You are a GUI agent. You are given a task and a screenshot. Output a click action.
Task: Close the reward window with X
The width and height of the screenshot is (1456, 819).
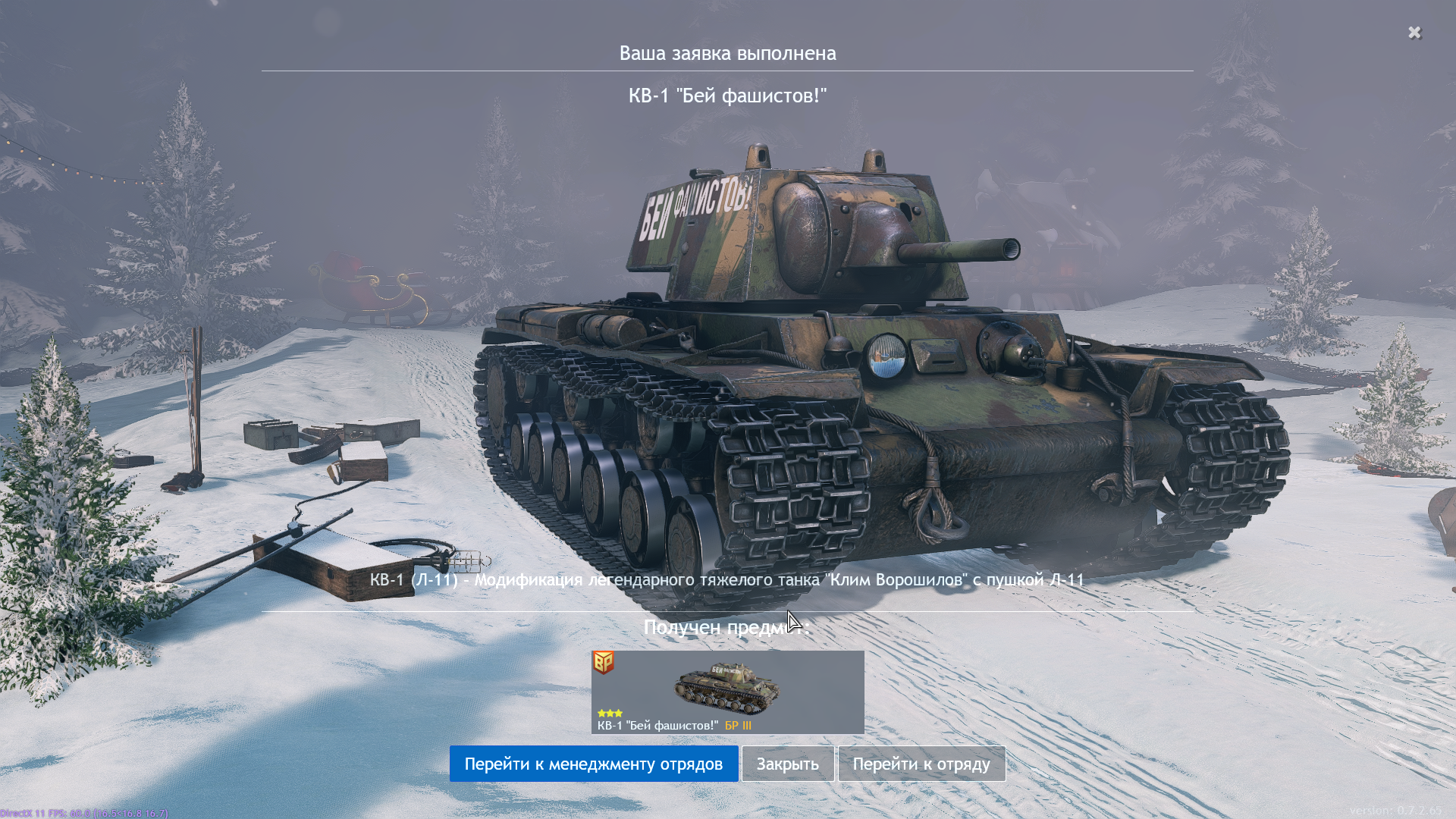click(x=1414, y=33)
